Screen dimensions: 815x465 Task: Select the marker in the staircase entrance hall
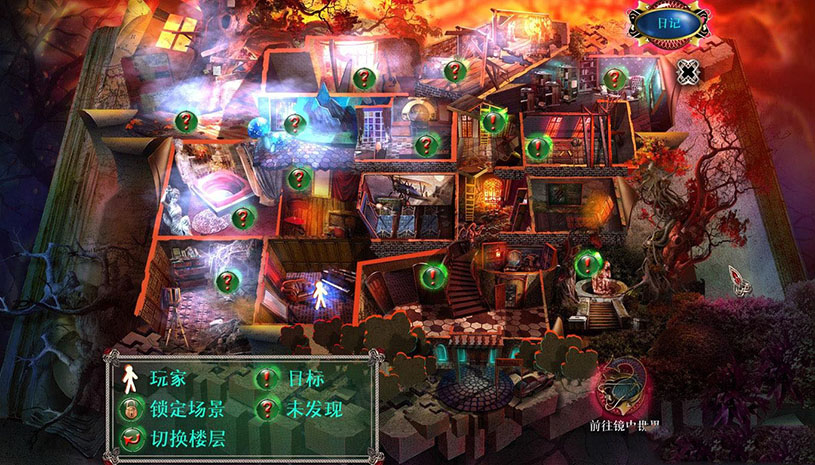point(431,272)
